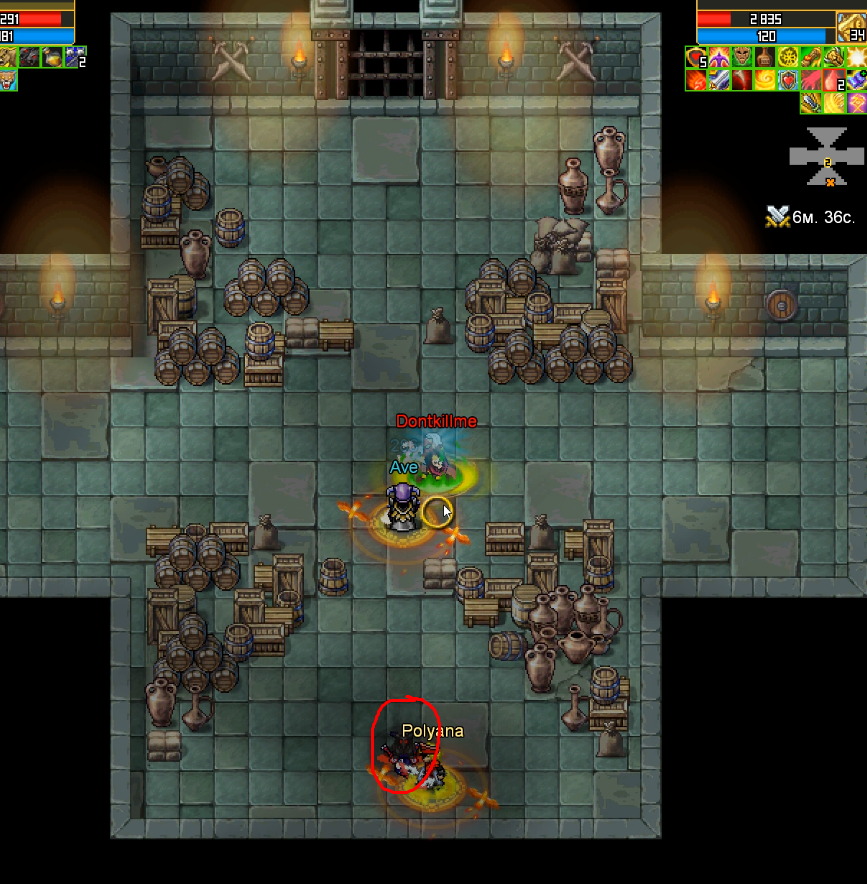Click the black wolves buff icon

pyautogui.click(x=30, y=57)
